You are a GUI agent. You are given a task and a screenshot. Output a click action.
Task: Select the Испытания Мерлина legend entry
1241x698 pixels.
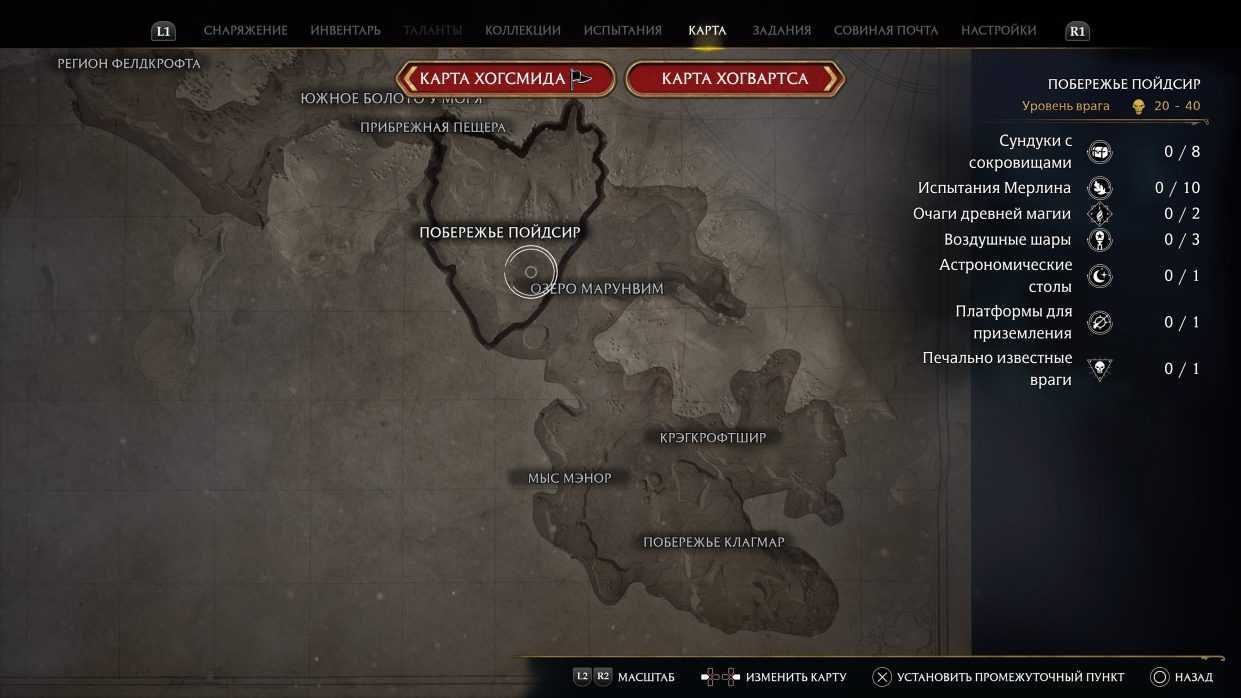coord(994,188)
